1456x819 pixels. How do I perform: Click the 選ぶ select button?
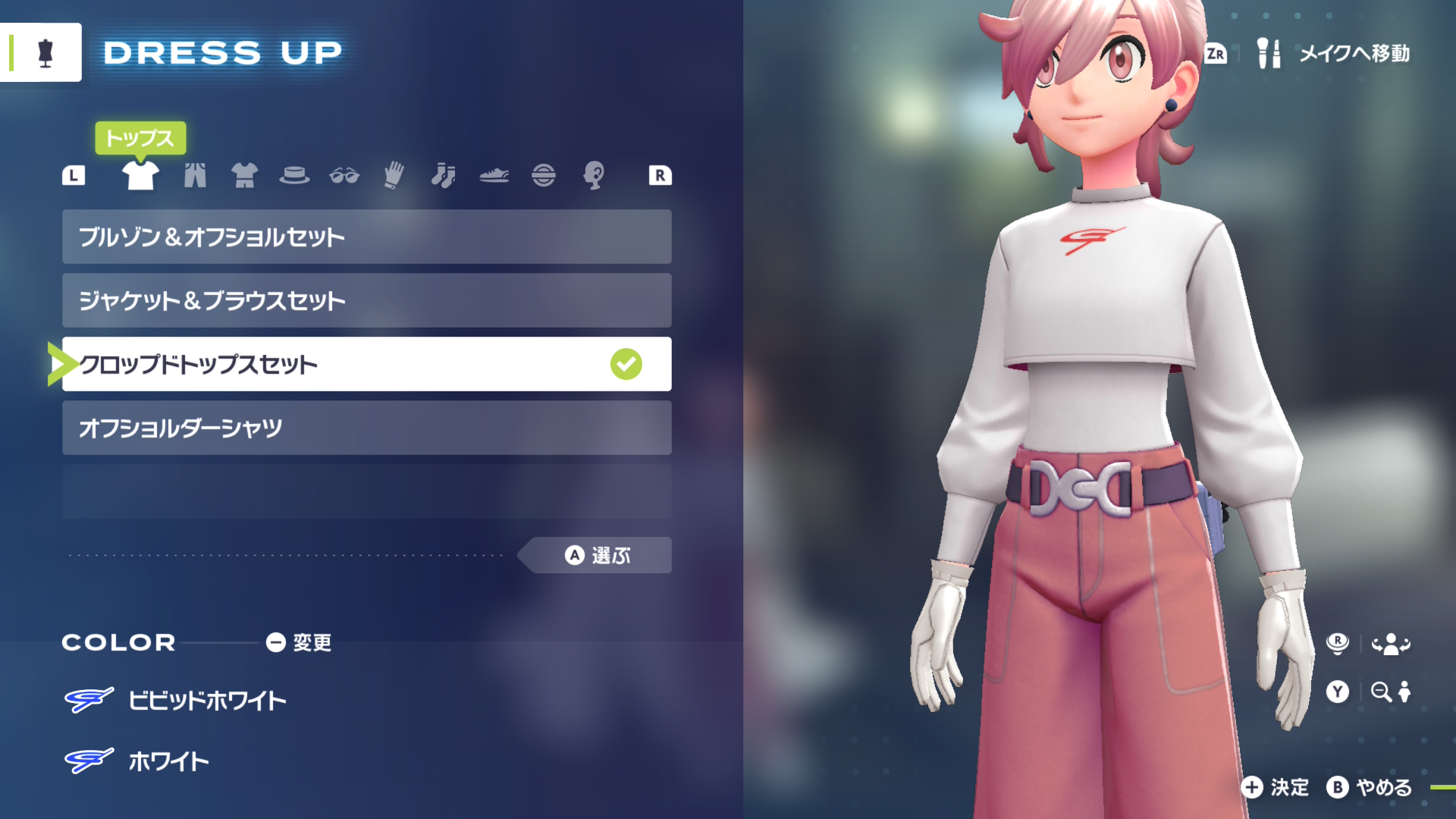tap(598, 555)
